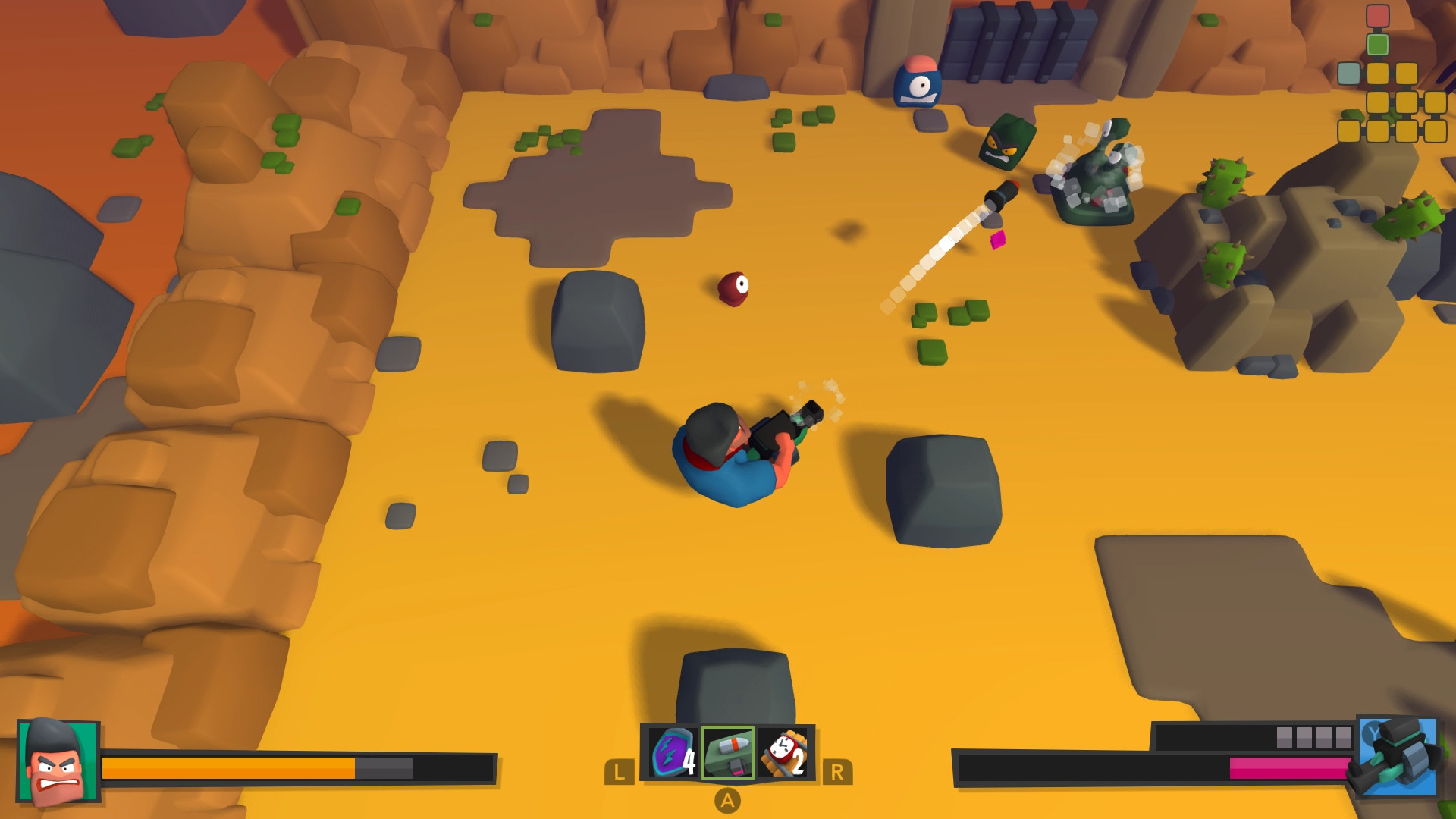Click the bottom-right yellow minimap node
Screen dimensions: 1456x819
click(x=1436, y=130)
